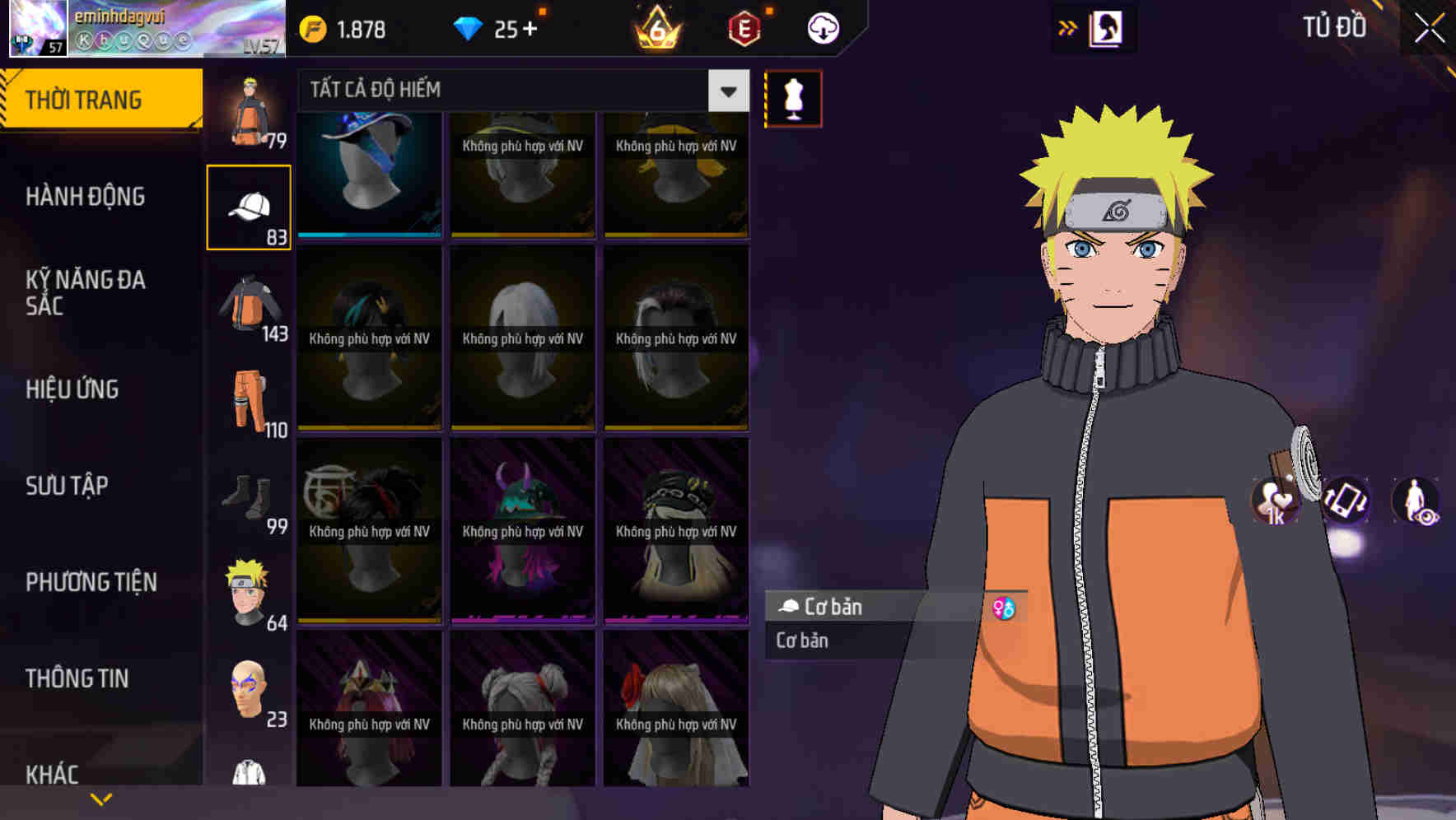This screenshot has height=820, width=1456.
Task: Select the blue witch hat thumbnail
Action: (x=368, y=173)
